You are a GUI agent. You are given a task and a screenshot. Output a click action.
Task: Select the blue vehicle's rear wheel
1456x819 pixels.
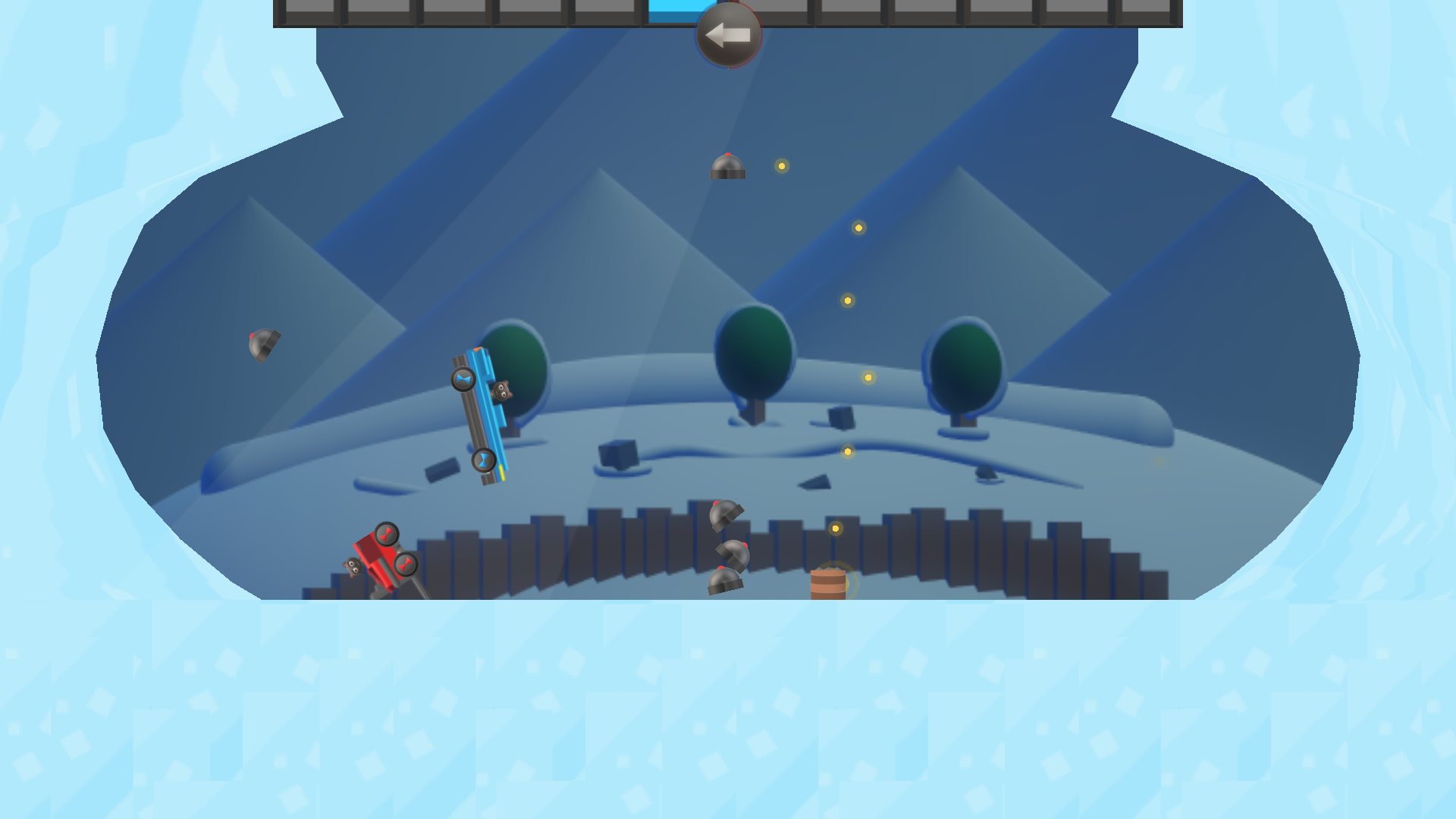coord(484,460)
